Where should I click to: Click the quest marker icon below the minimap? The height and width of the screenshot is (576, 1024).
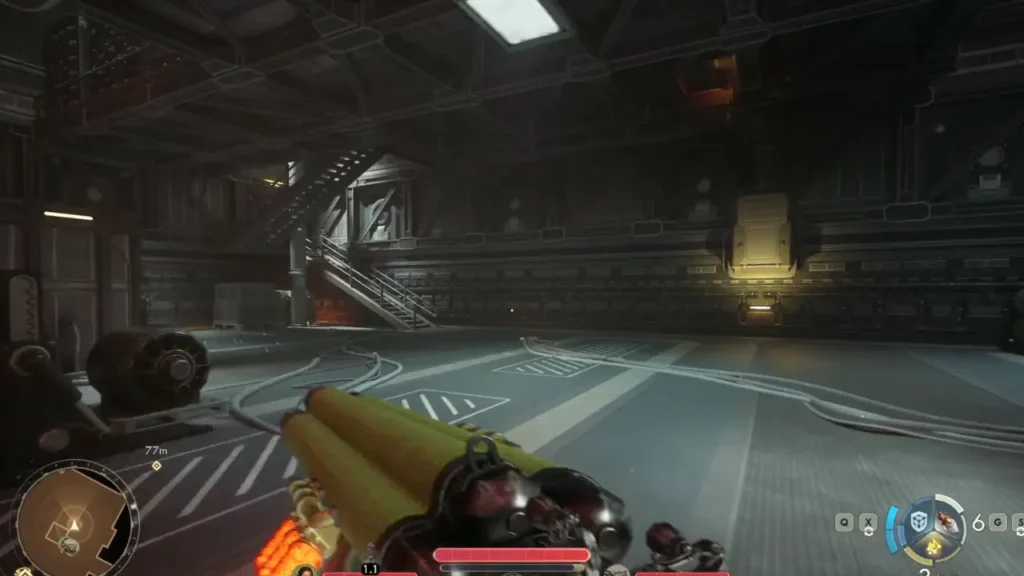[24, 572]
